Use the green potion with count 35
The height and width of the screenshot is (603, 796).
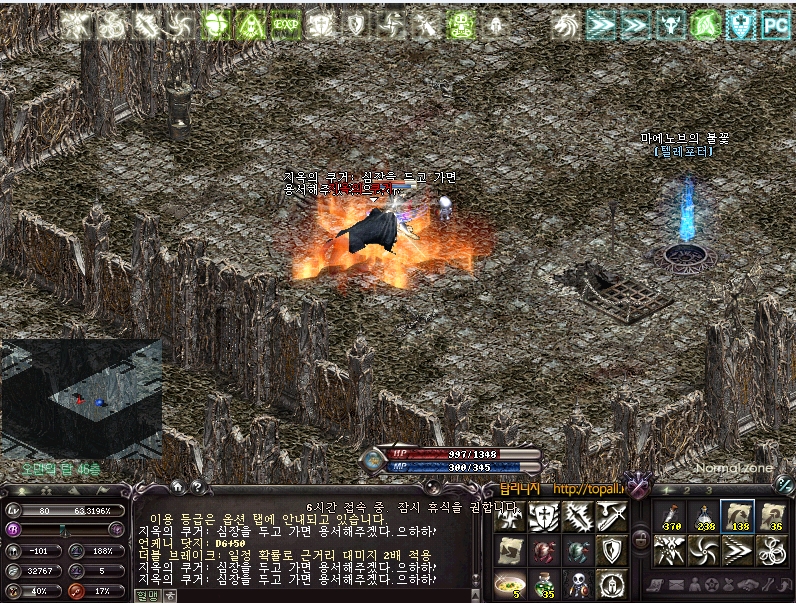(x=543, y=584)
